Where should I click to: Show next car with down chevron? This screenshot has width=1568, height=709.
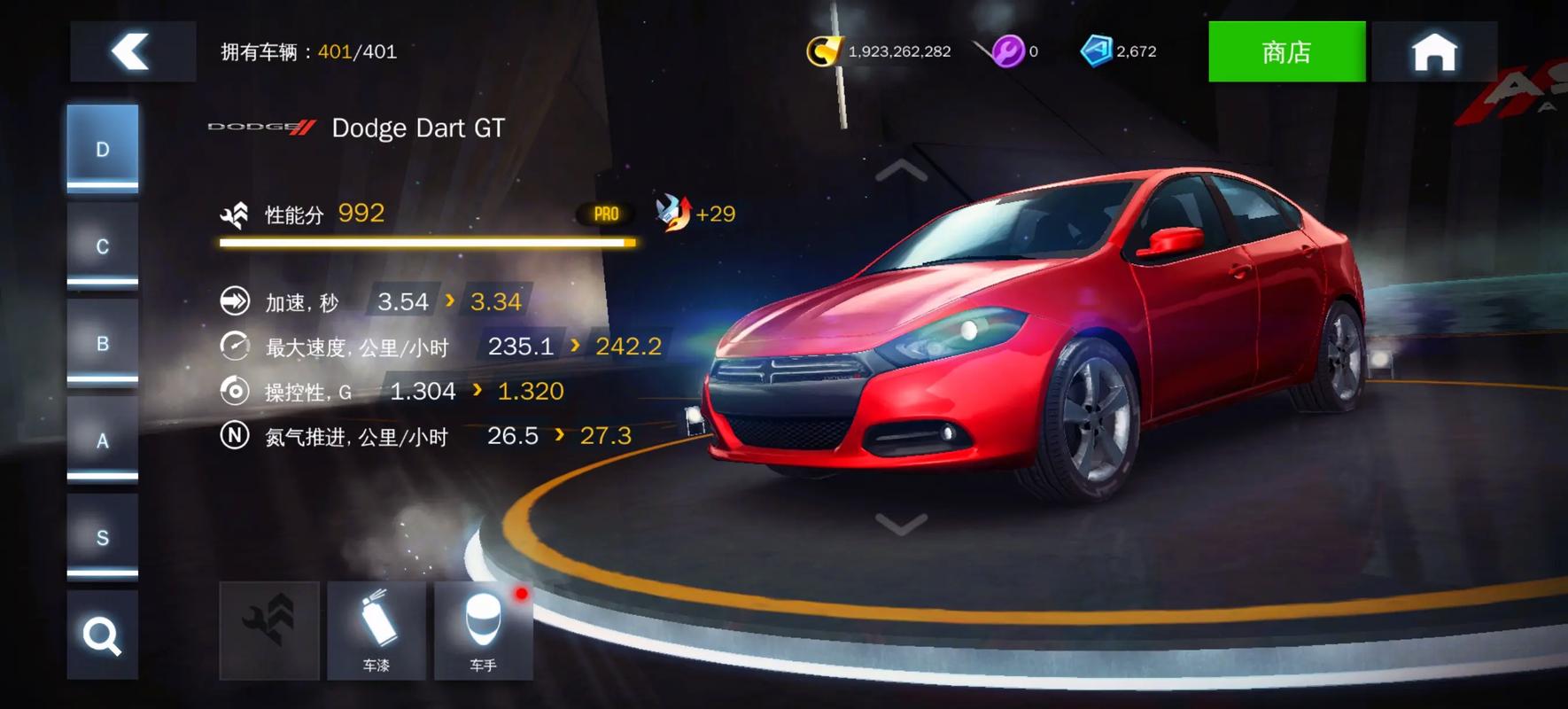[901, 525]
